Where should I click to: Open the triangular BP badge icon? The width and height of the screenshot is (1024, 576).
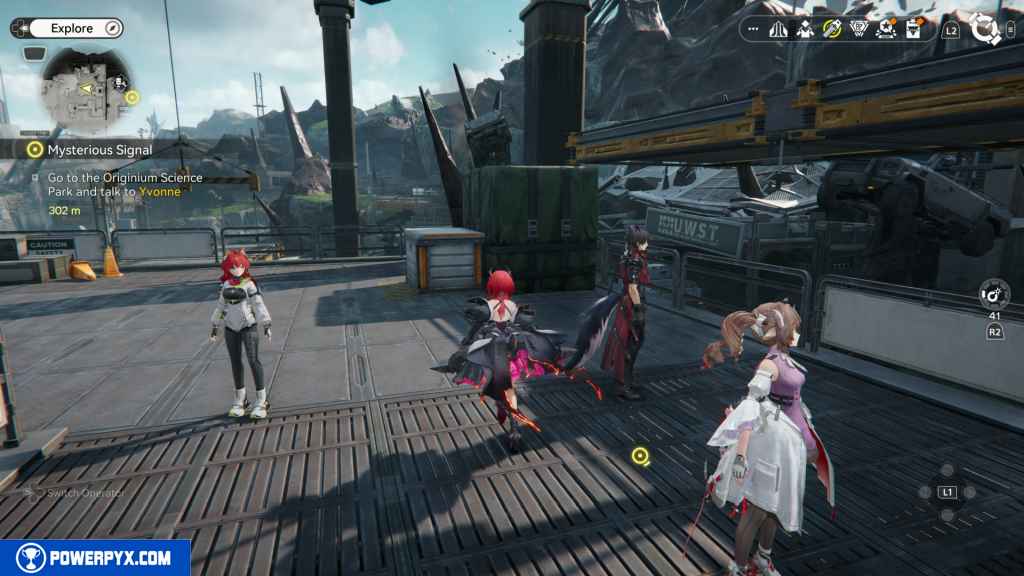(x=858, y=30)
